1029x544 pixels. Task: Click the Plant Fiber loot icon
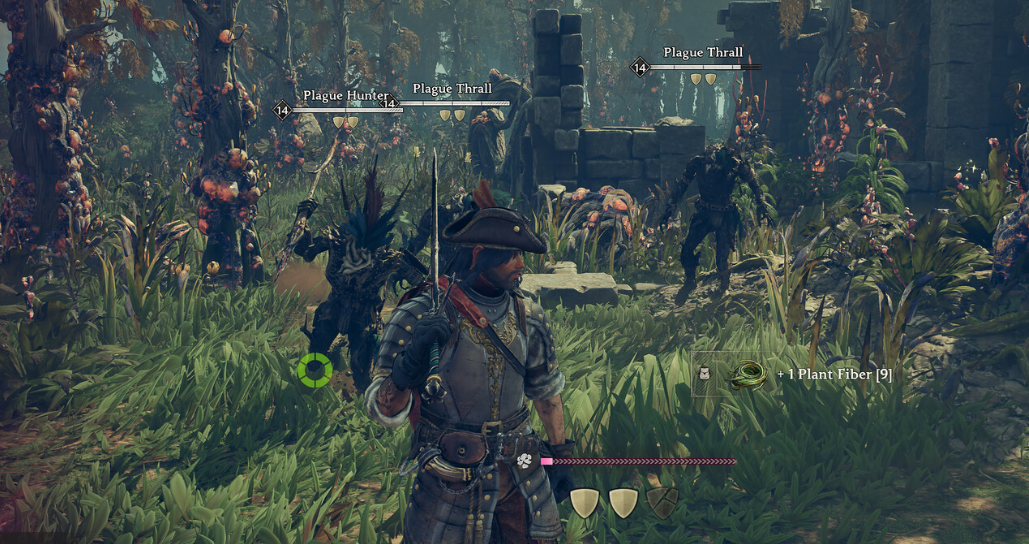click(x=747, y=375)
